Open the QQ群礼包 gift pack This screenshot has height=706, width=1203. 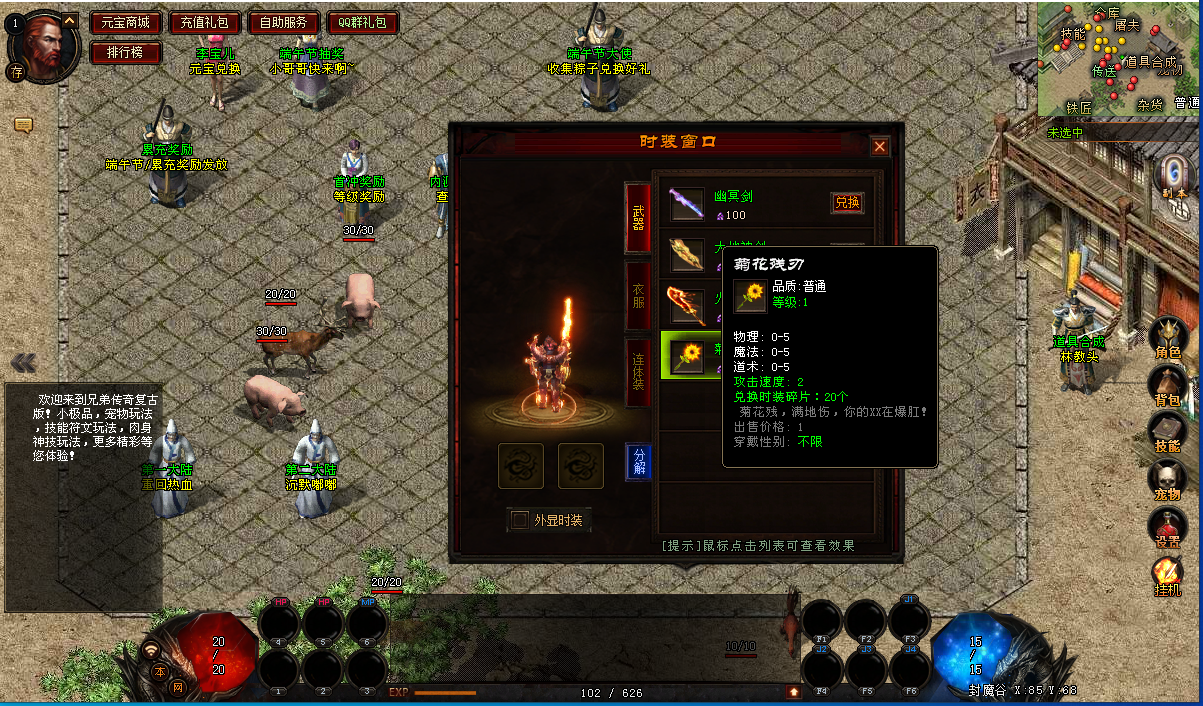[362, 22]
